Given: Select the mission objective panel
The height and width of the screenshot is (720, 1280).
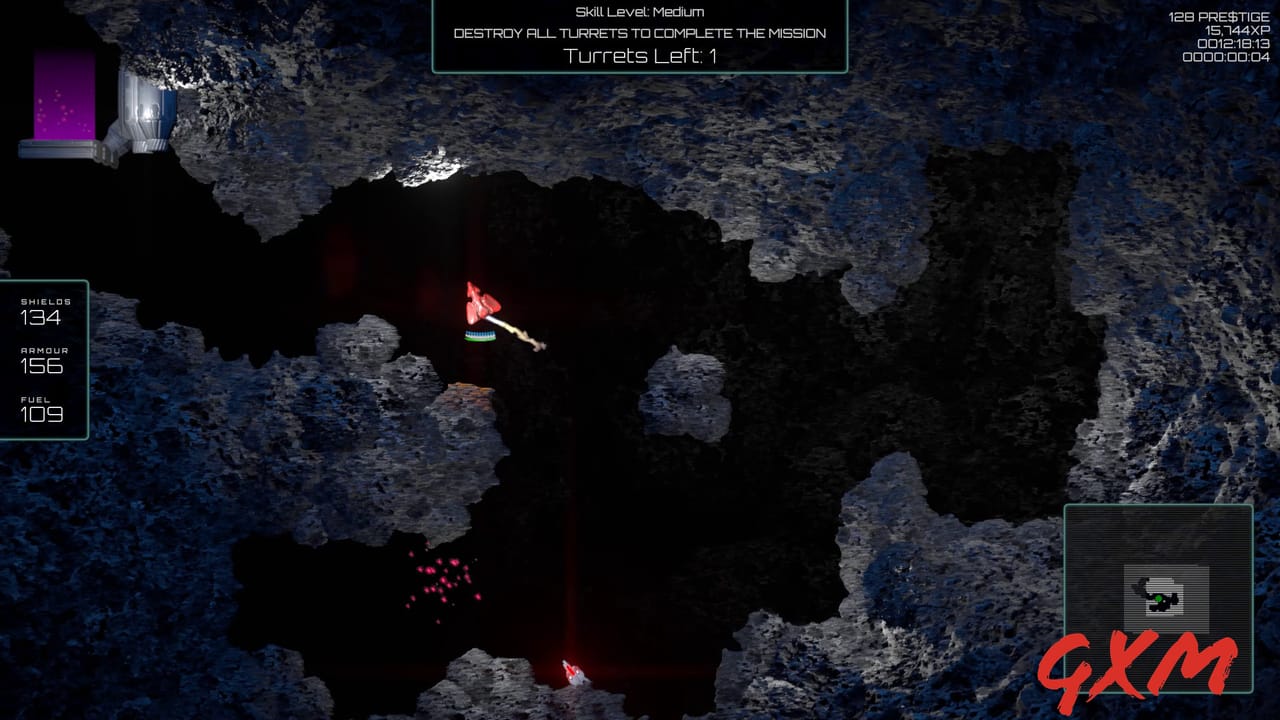Looking at the screenshot, I should click(640, 35).
